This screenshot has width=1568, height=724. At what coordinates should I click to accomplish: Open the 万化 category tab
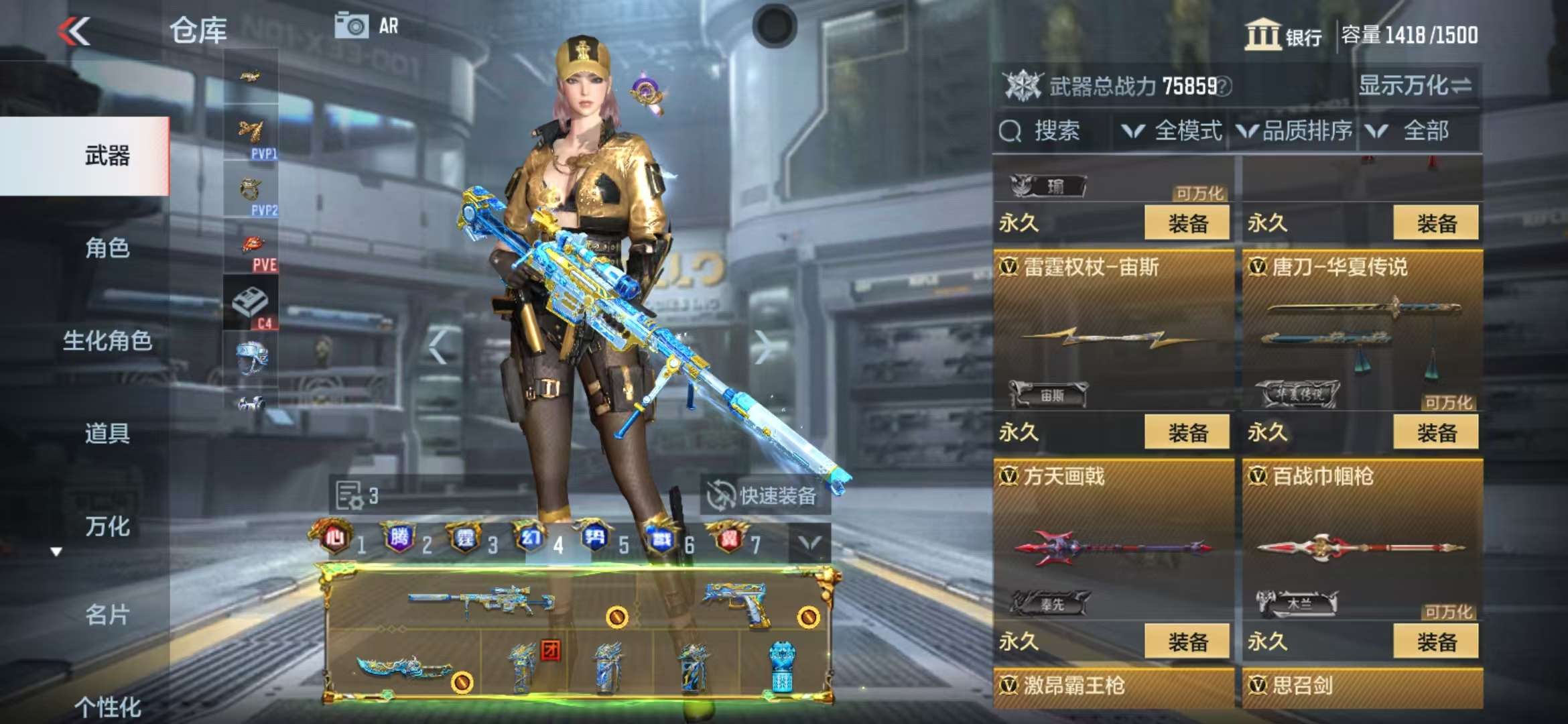point(107,526)
